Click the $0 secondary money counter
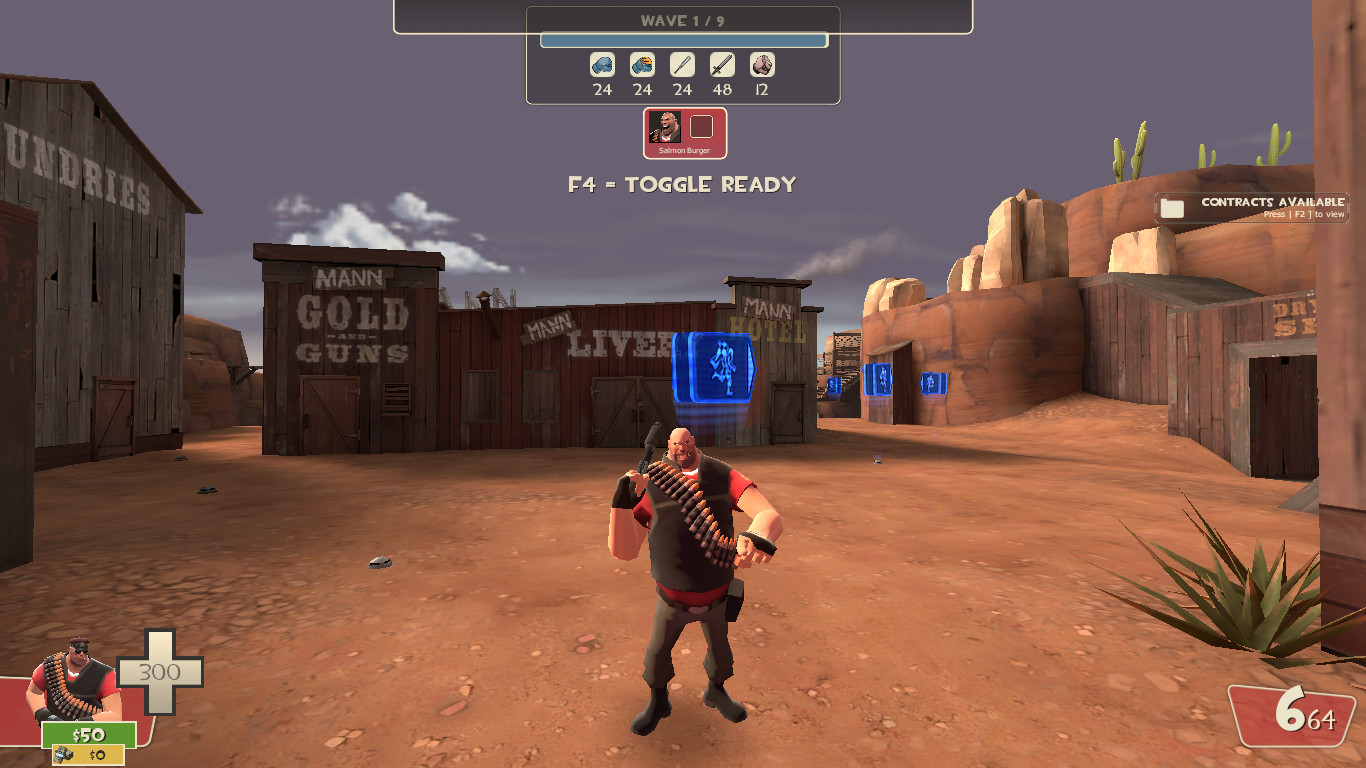This screenshot has width=1366, height=768. click(x=88, y=757)
